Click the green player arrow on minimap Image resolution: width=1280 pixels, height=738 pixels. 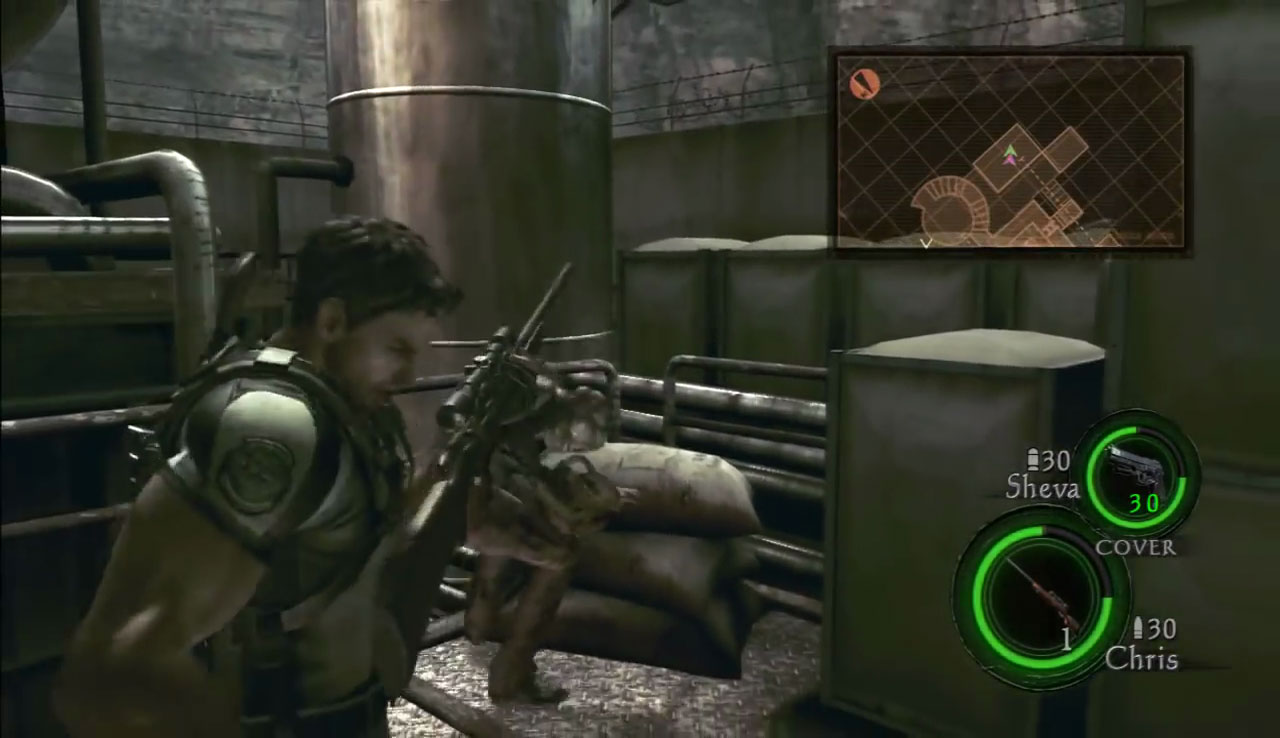coord(1011,150)
